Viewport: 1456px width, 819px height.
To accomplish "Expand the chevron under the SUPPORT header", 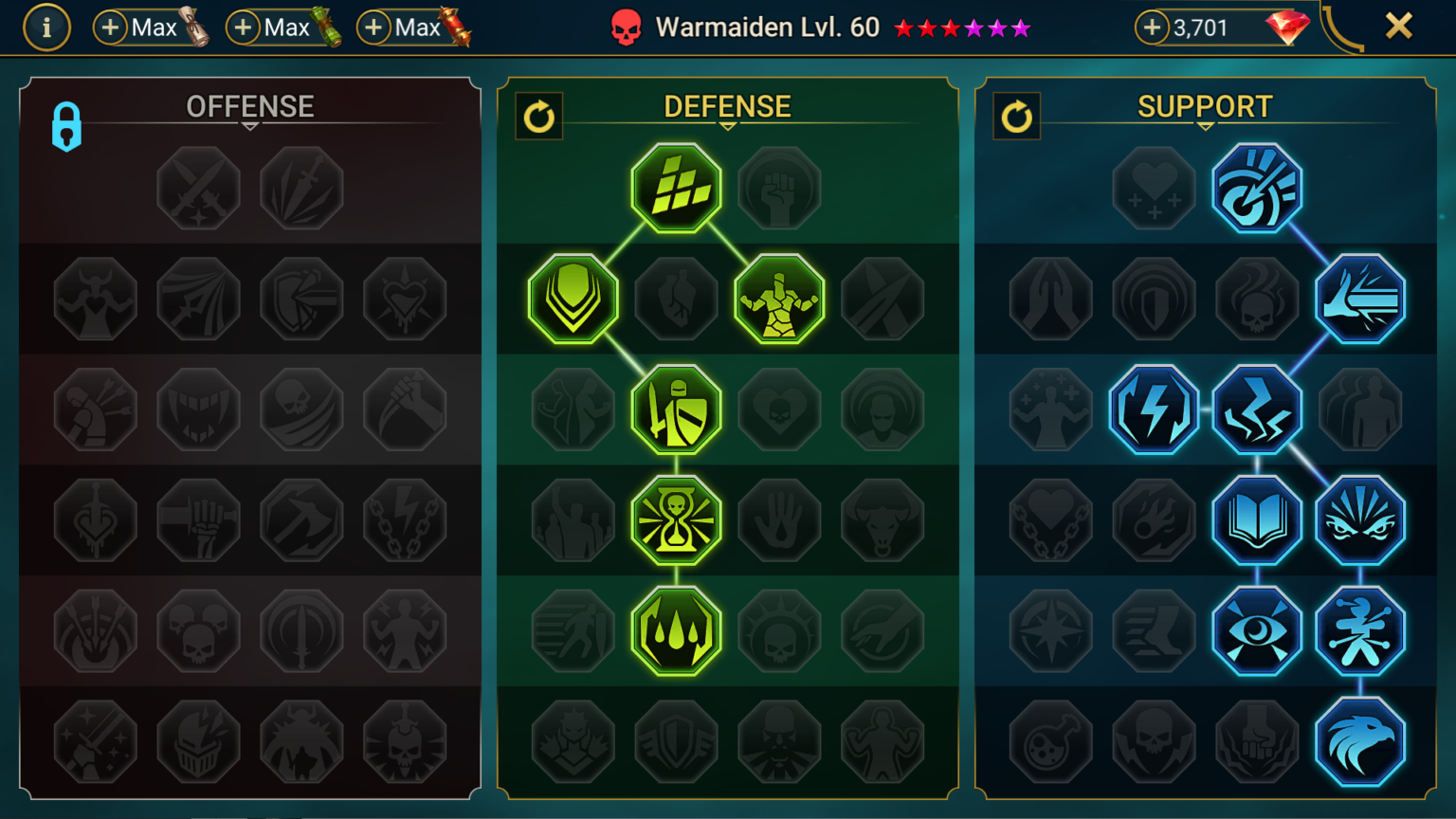I will click(1204, 124).
